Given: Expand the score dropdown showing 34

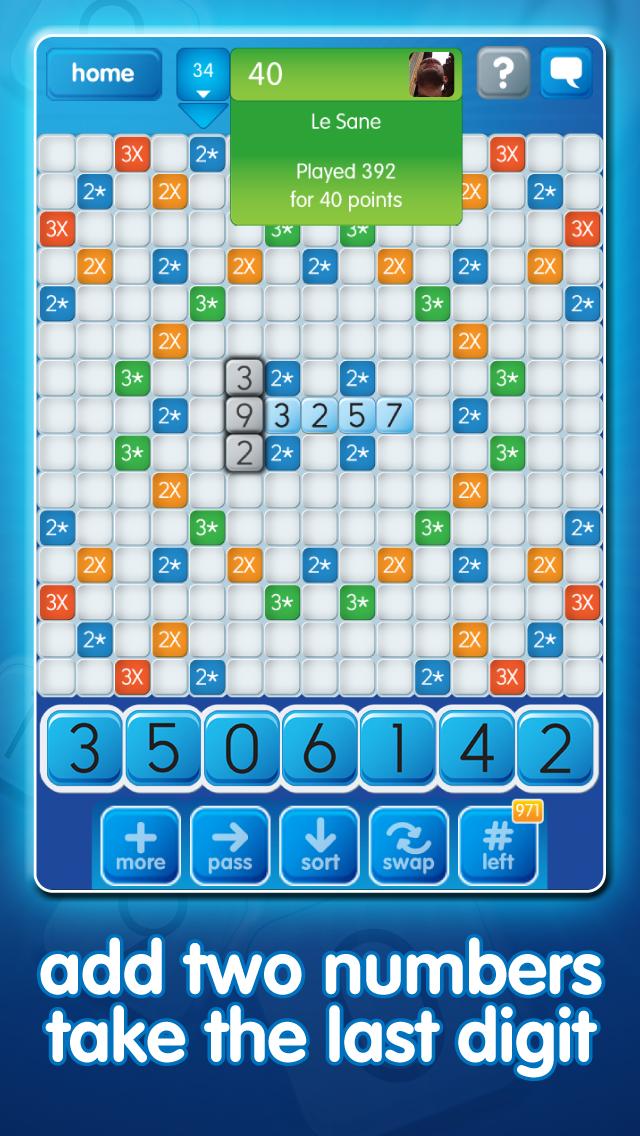Looking at the screenshot, I should tap(203, 78).
